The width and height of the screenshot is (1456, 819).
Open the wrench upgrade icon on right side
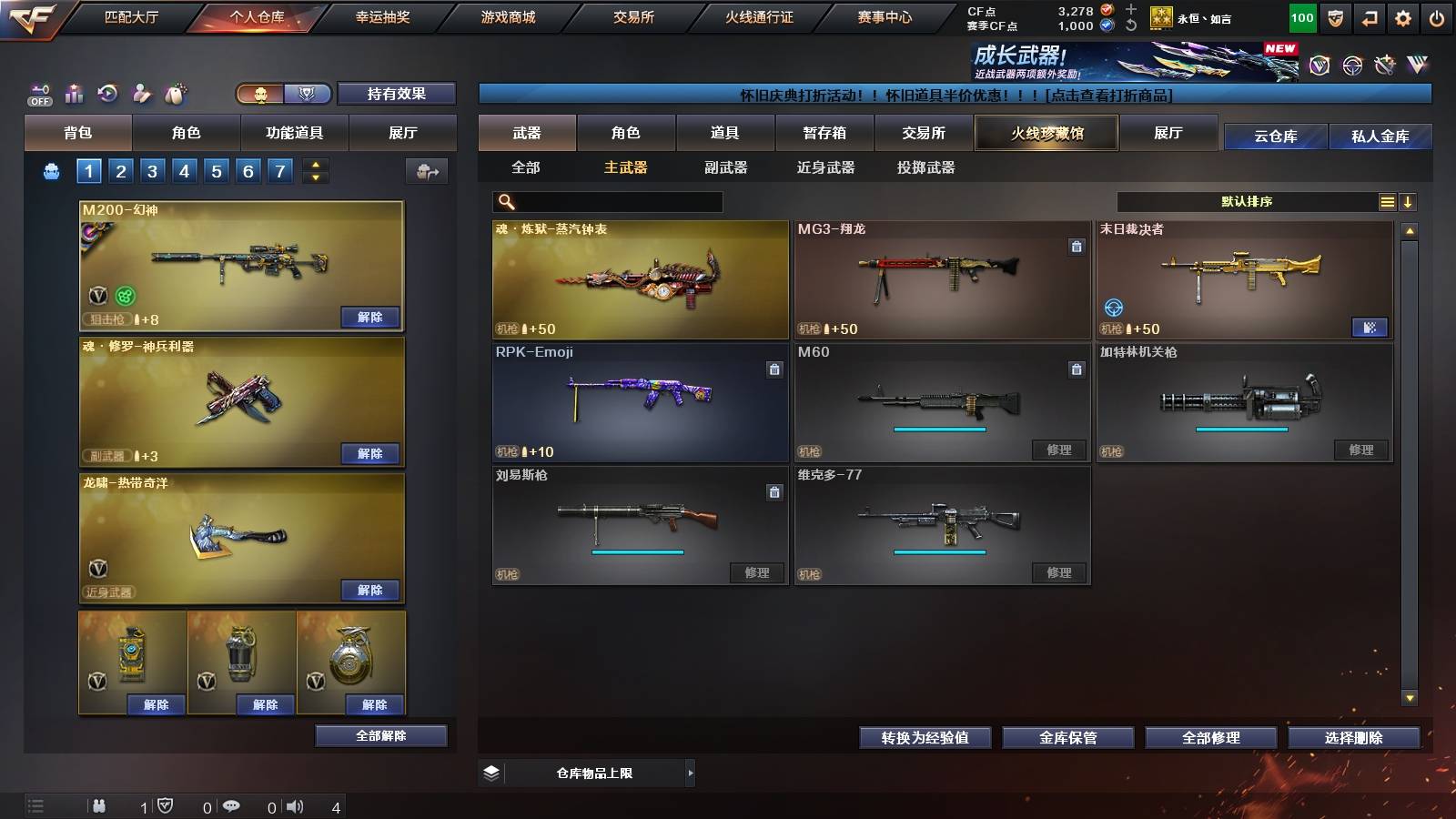coord(1384,65)
